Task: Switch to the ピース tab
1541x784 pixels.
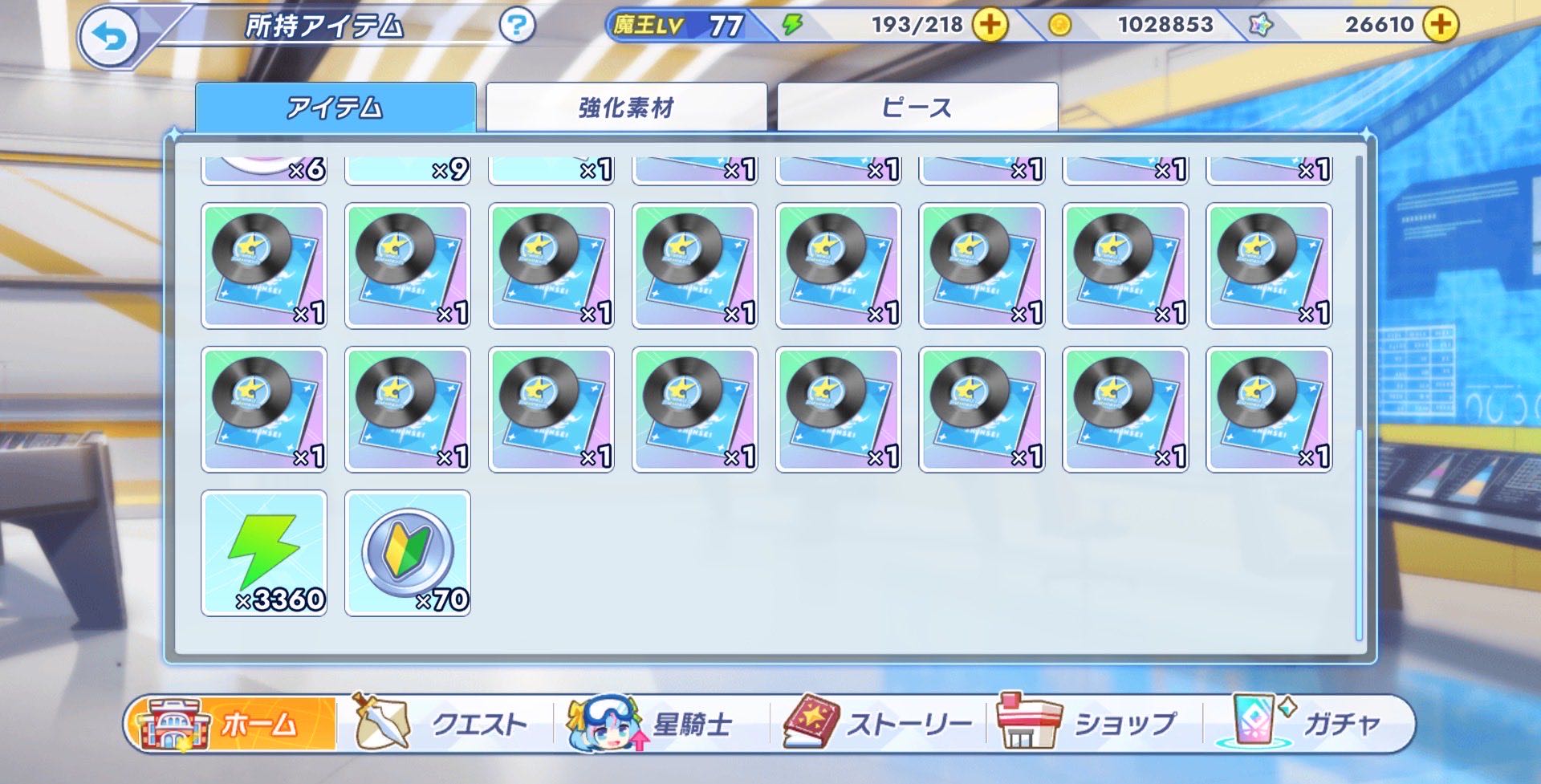Action: click(917, 107)
